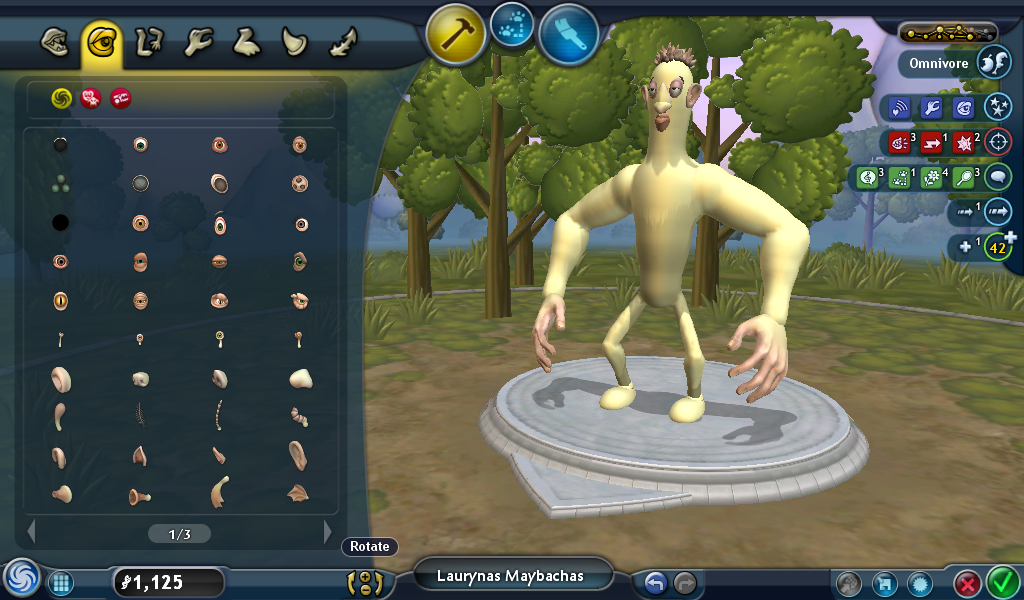The height and width of the screenshot is (600, 1024).
Task: Switch to the arms parts tab
Action: [x=150, y=42]
